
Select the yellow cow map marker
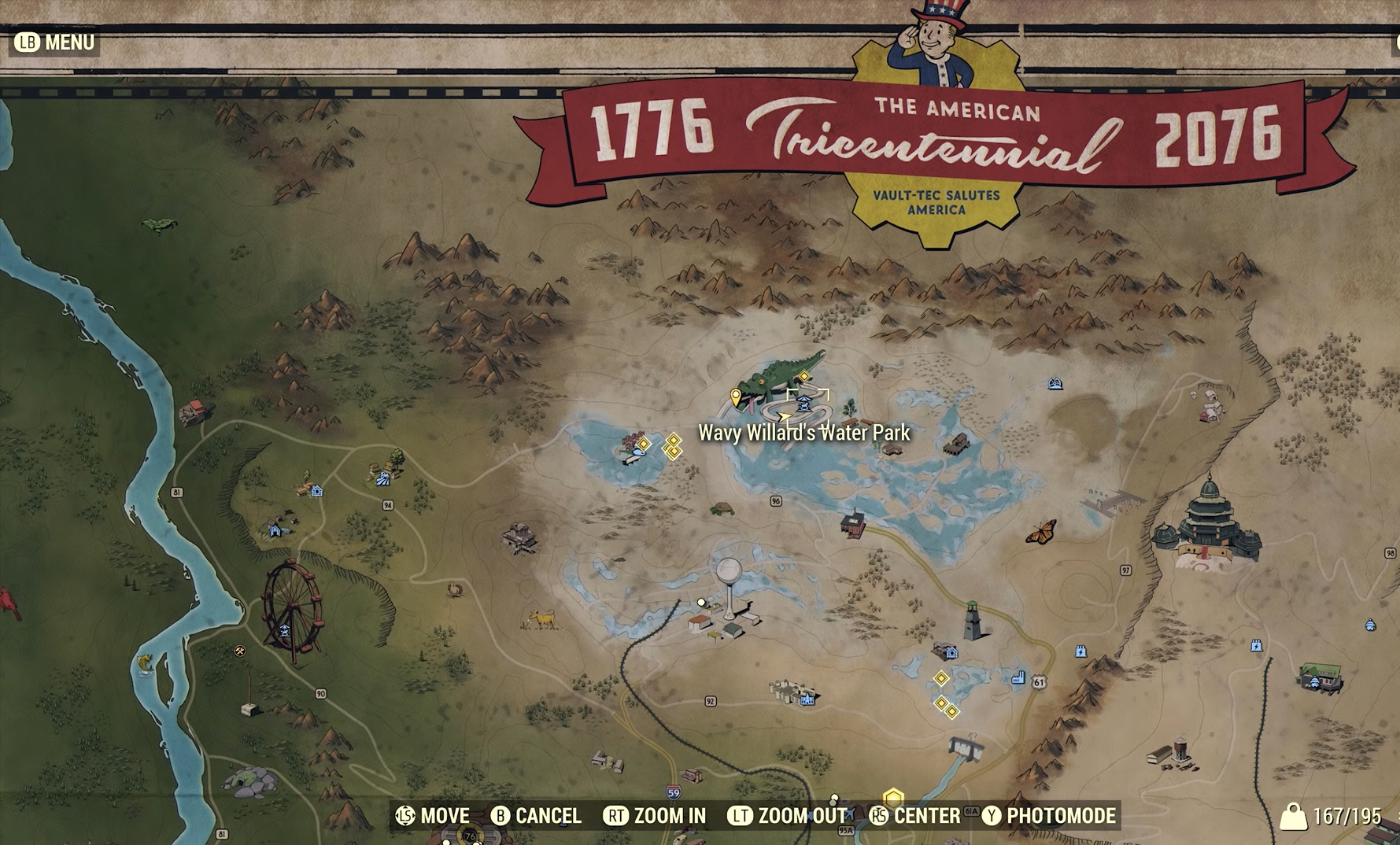[542, 620]
